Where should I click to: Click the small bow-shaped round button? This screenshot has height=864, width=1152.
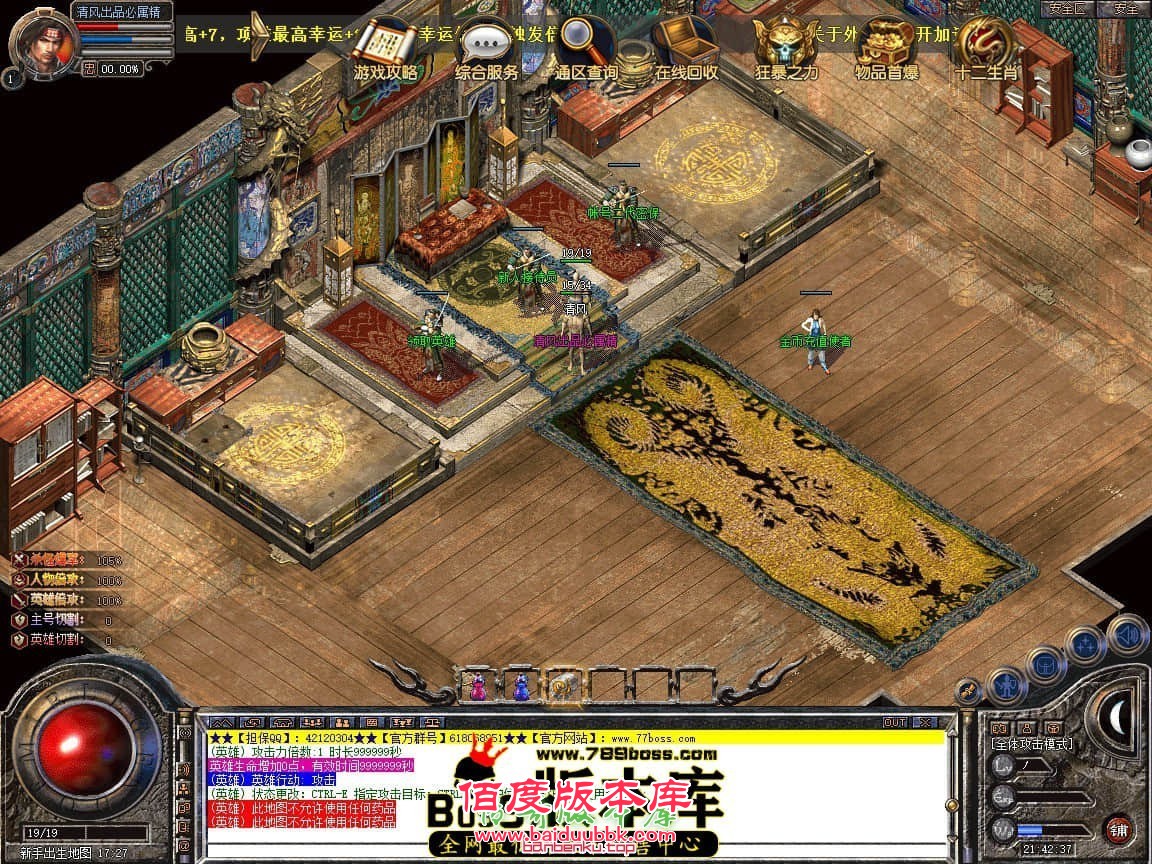tap(967, 690)
